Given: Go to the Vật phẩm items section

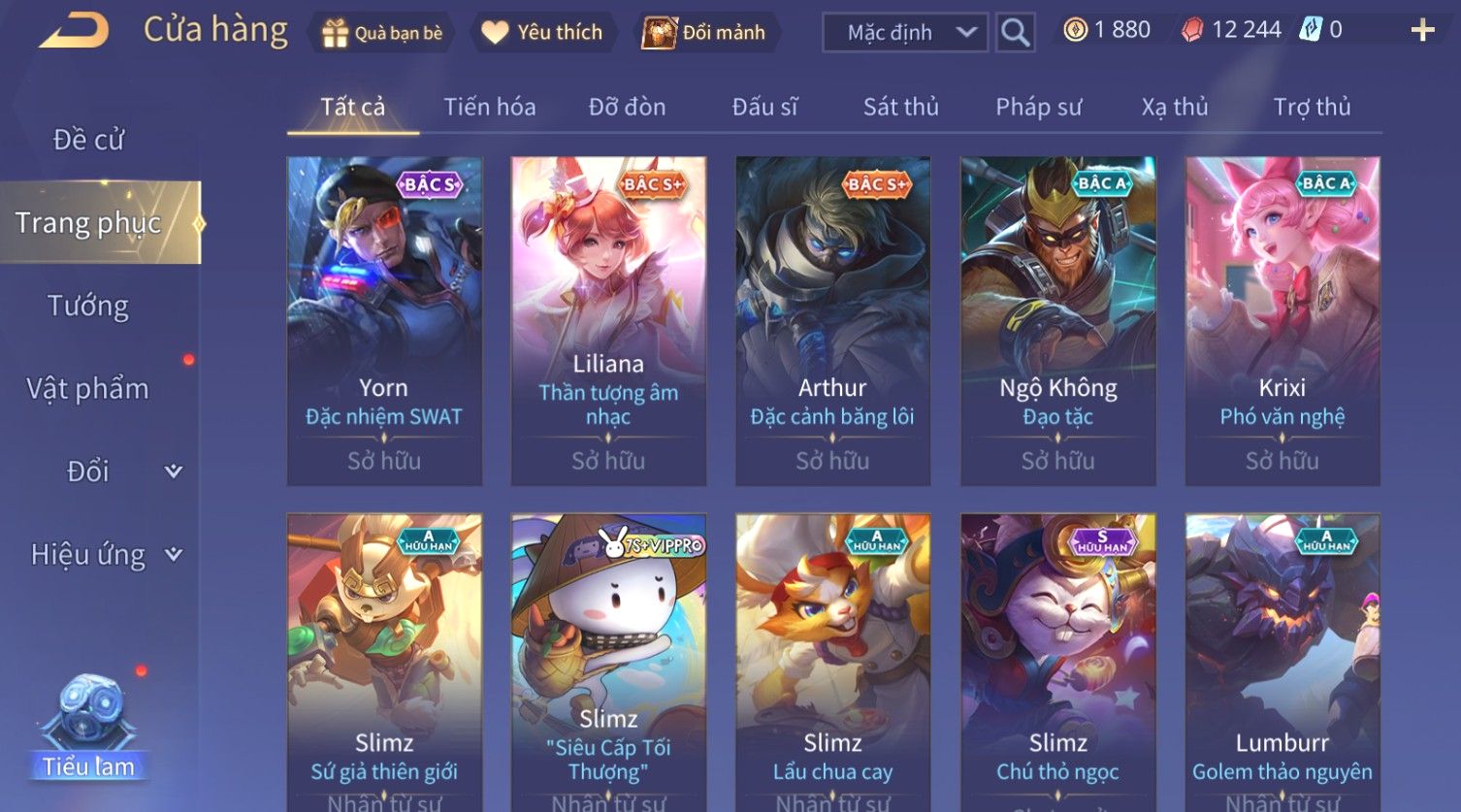Looking at the screenshot, I should [x=88, y=389].
